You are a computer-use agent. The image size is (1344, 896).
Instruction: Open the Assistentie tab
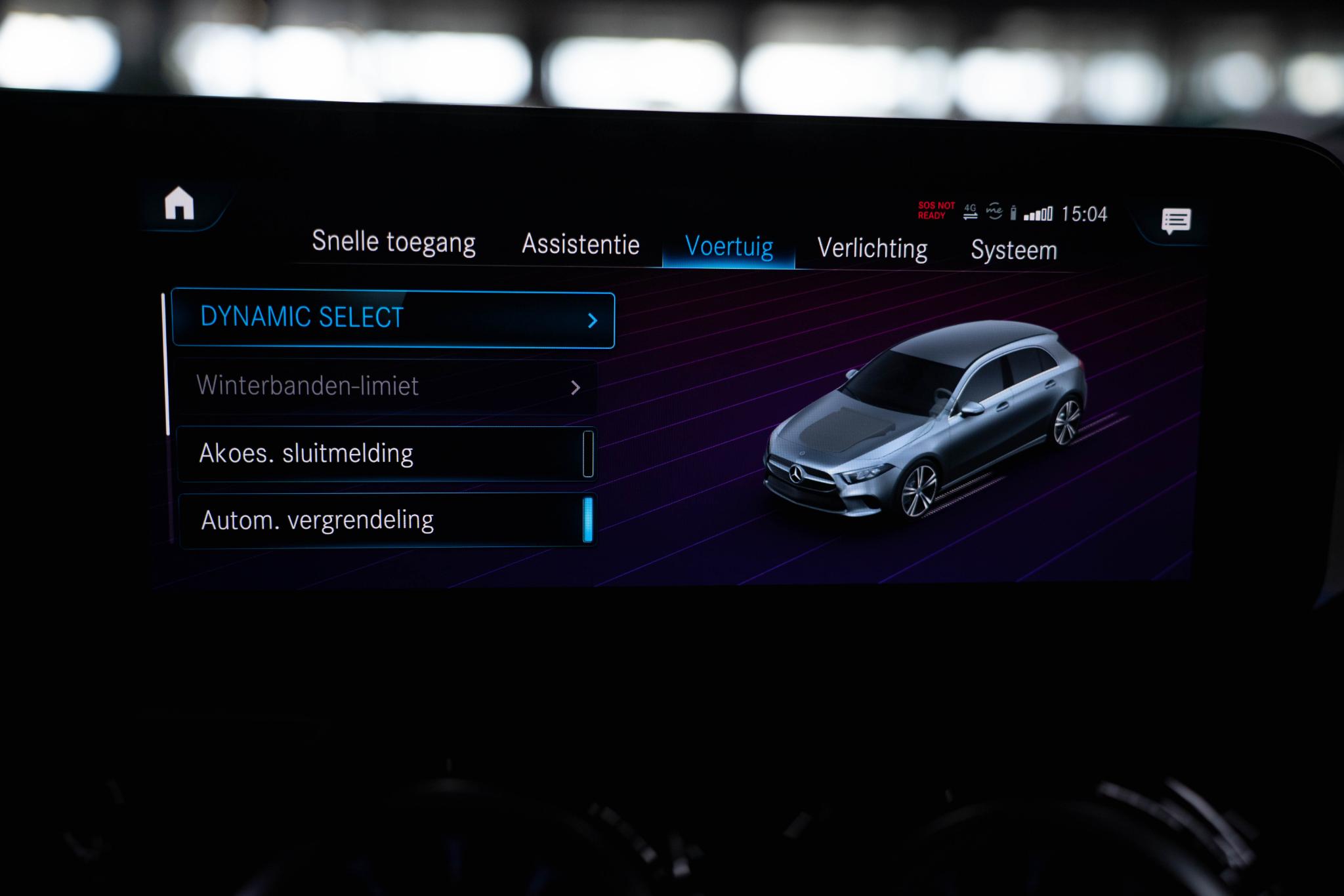(581, 245)
